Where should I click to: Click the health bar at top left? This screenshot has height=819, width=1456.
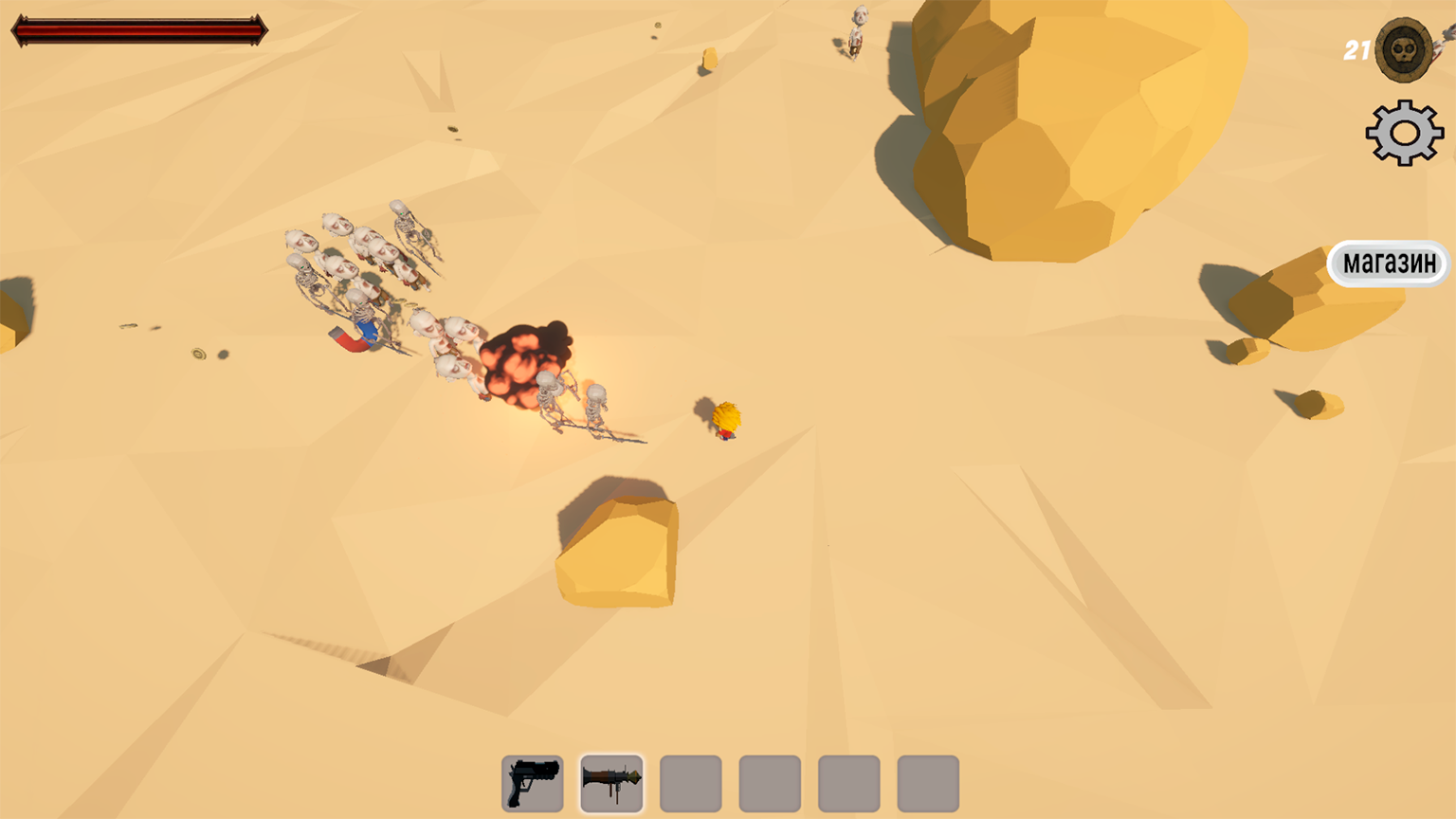click(x=137, y=28)
